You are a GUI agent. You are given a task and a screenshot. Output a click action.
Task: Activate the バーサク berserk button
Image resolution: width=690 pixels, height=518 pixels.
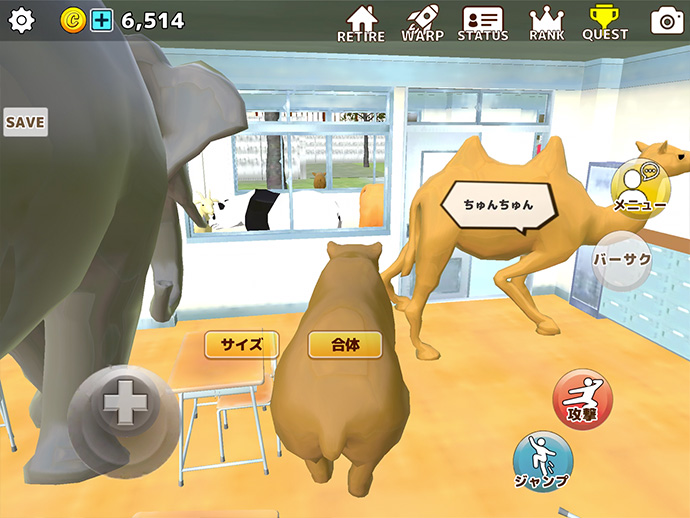(622, 259)
